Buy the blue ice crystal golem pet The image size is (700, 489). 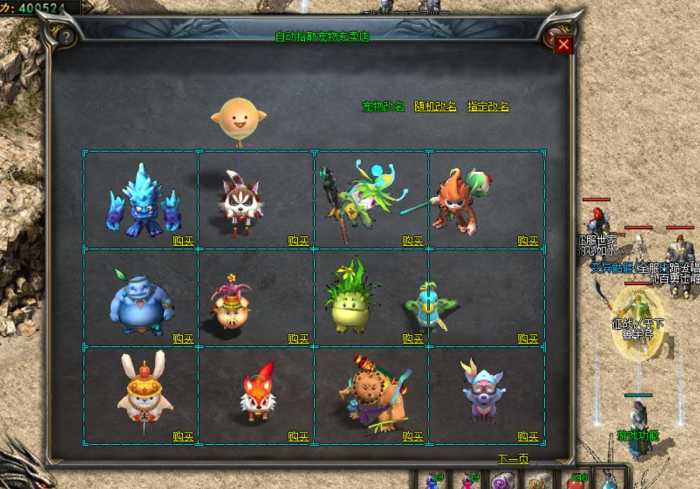click(x=183, y=240)
